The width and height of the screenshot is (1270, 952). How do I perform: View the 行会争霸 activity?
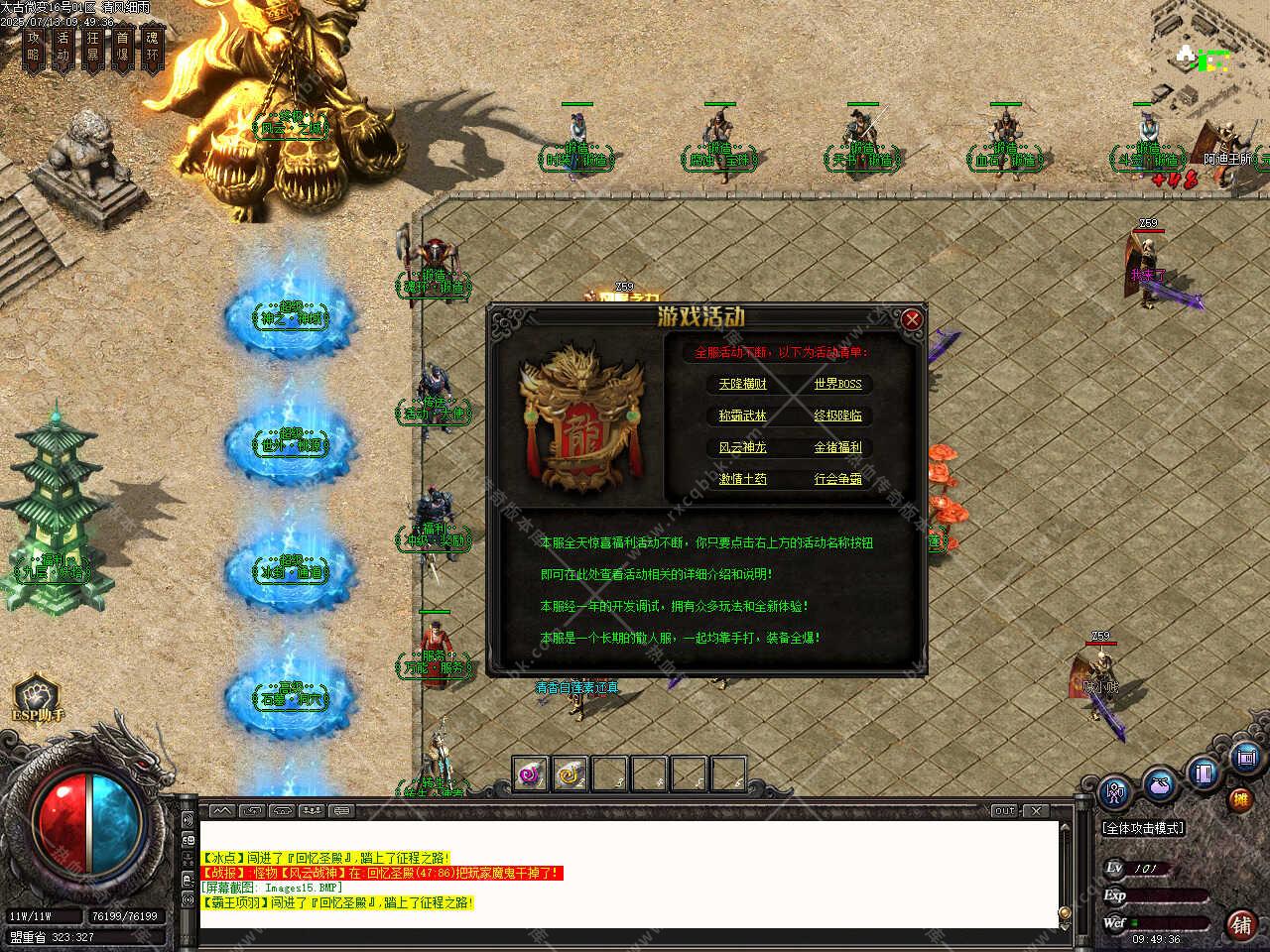click(837, 479)
